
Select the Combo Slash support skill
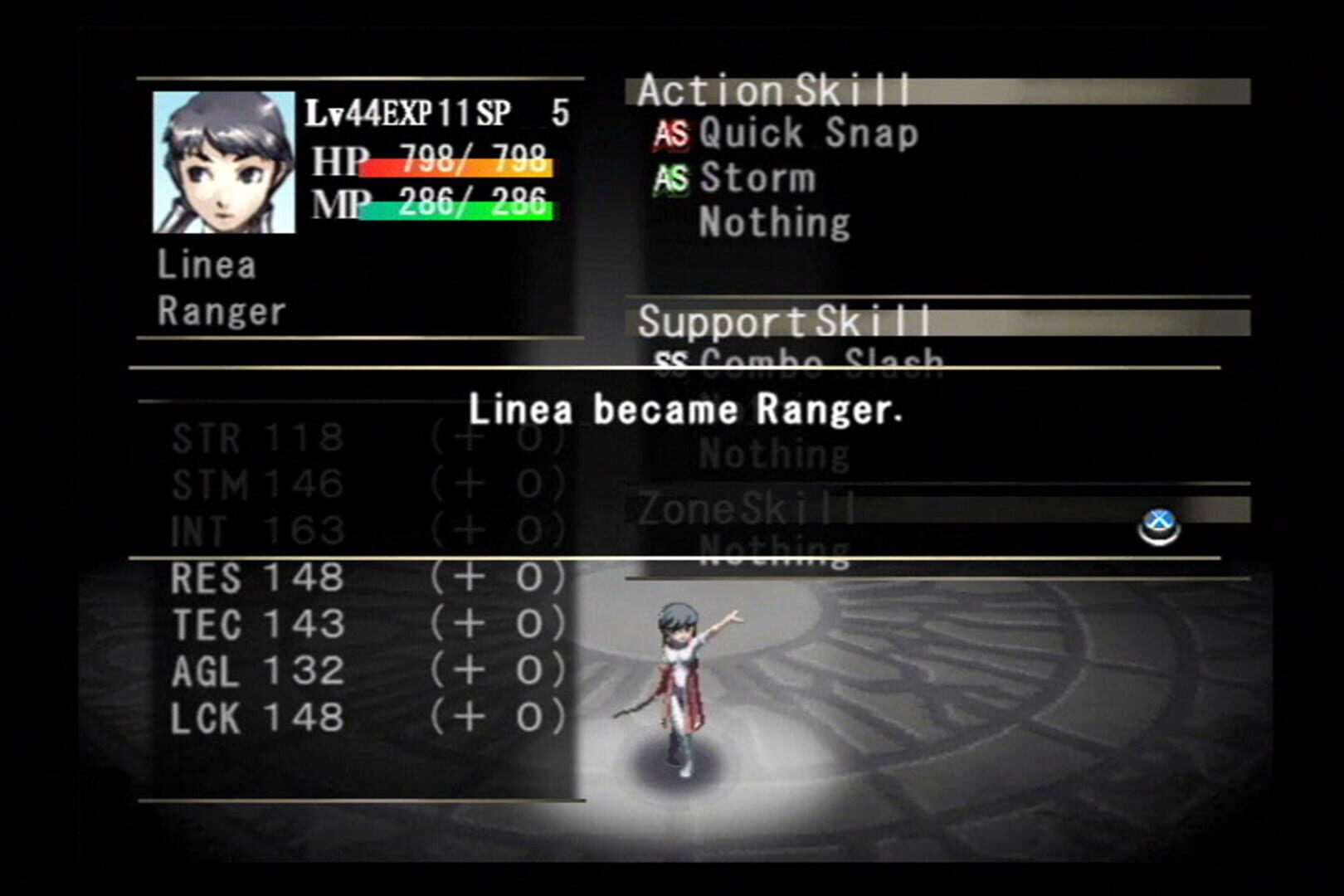tap(821, 360)
